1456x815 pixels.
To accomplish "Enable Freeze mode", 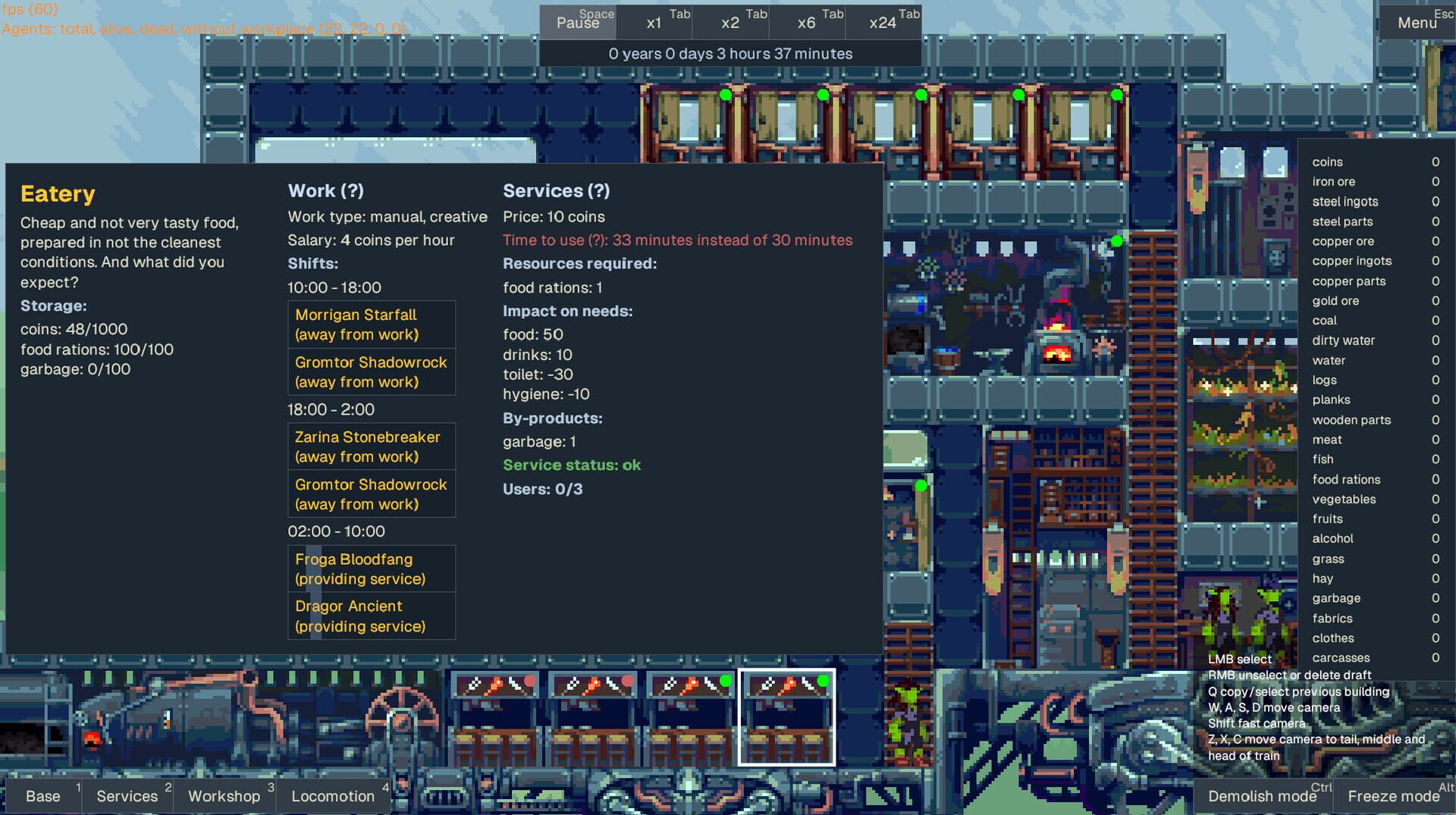I will 1393,796.
